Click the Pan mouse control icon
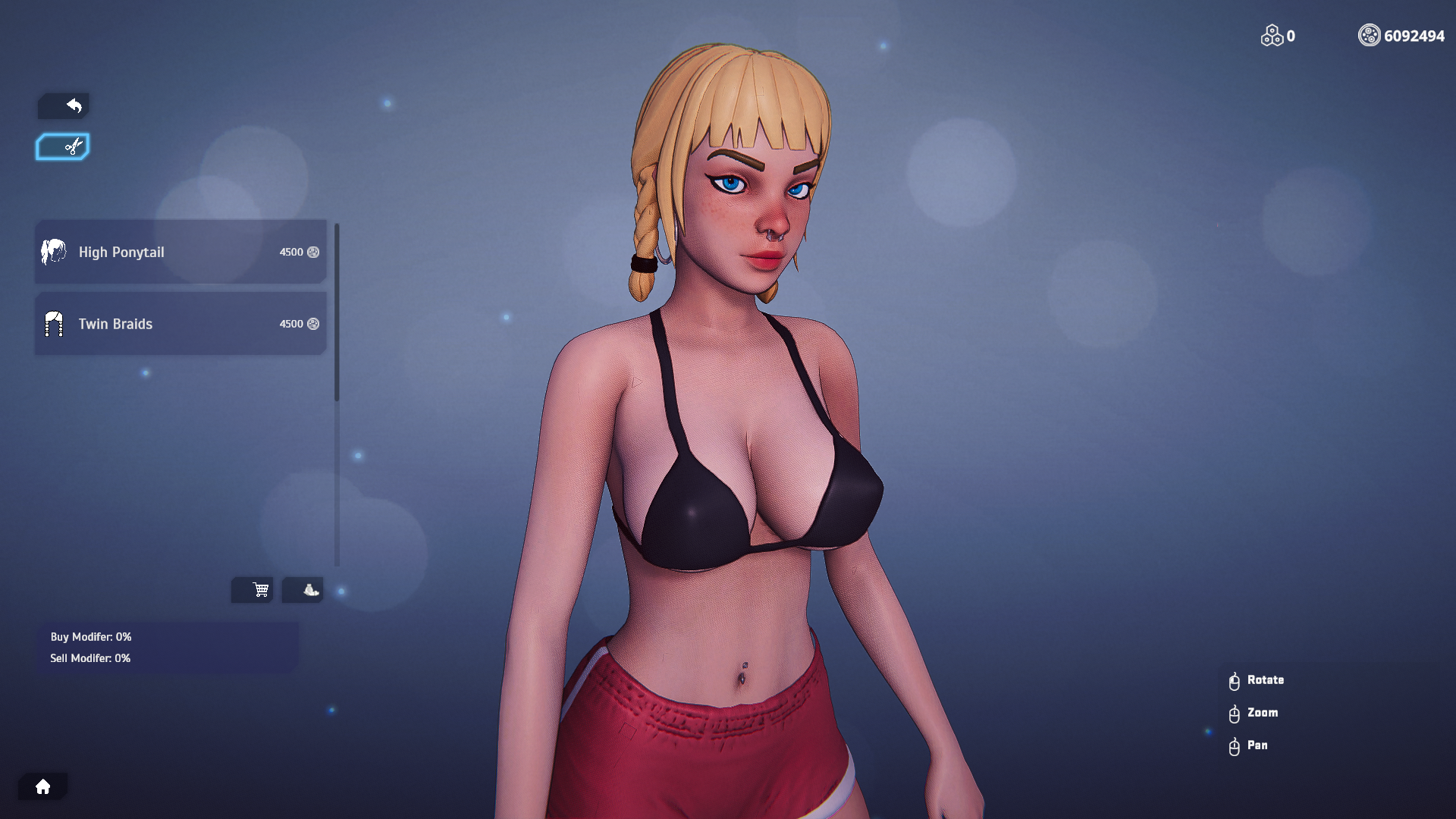 pyautogui.click(x=1235, y=745)
